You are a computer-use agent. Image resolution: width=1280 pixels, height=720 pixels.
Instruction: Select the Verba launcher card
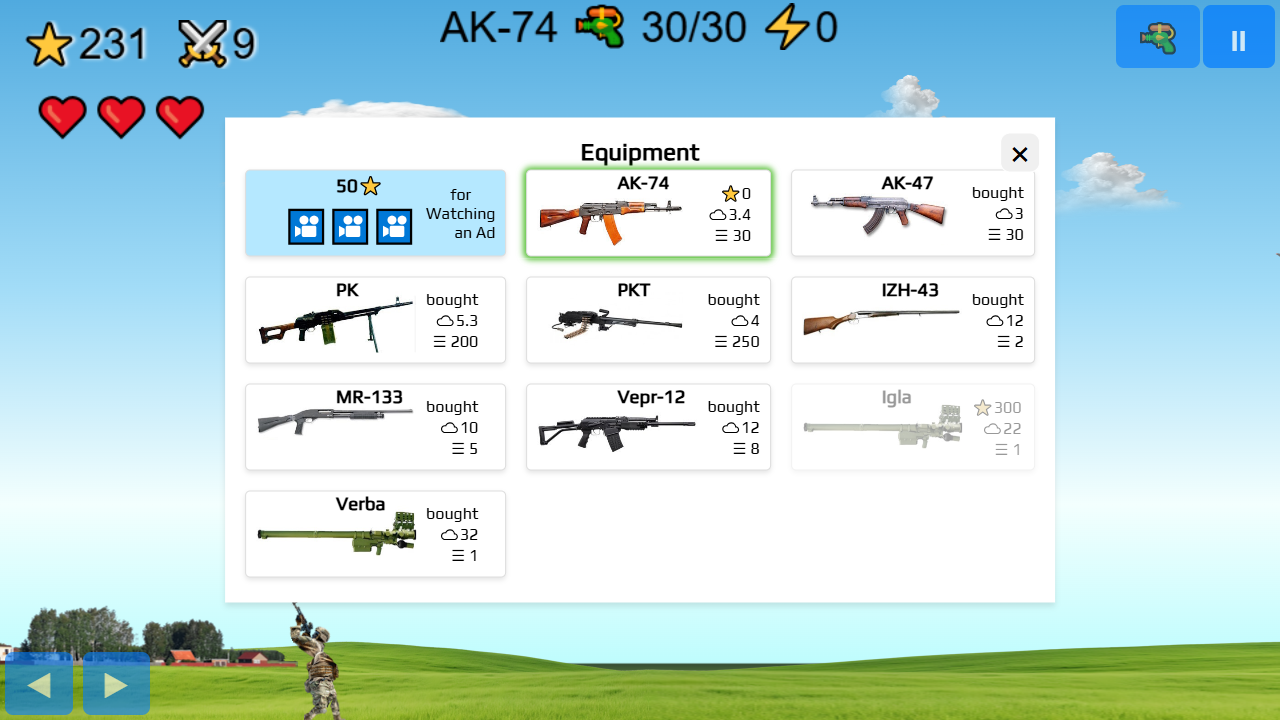pos(375,534)
